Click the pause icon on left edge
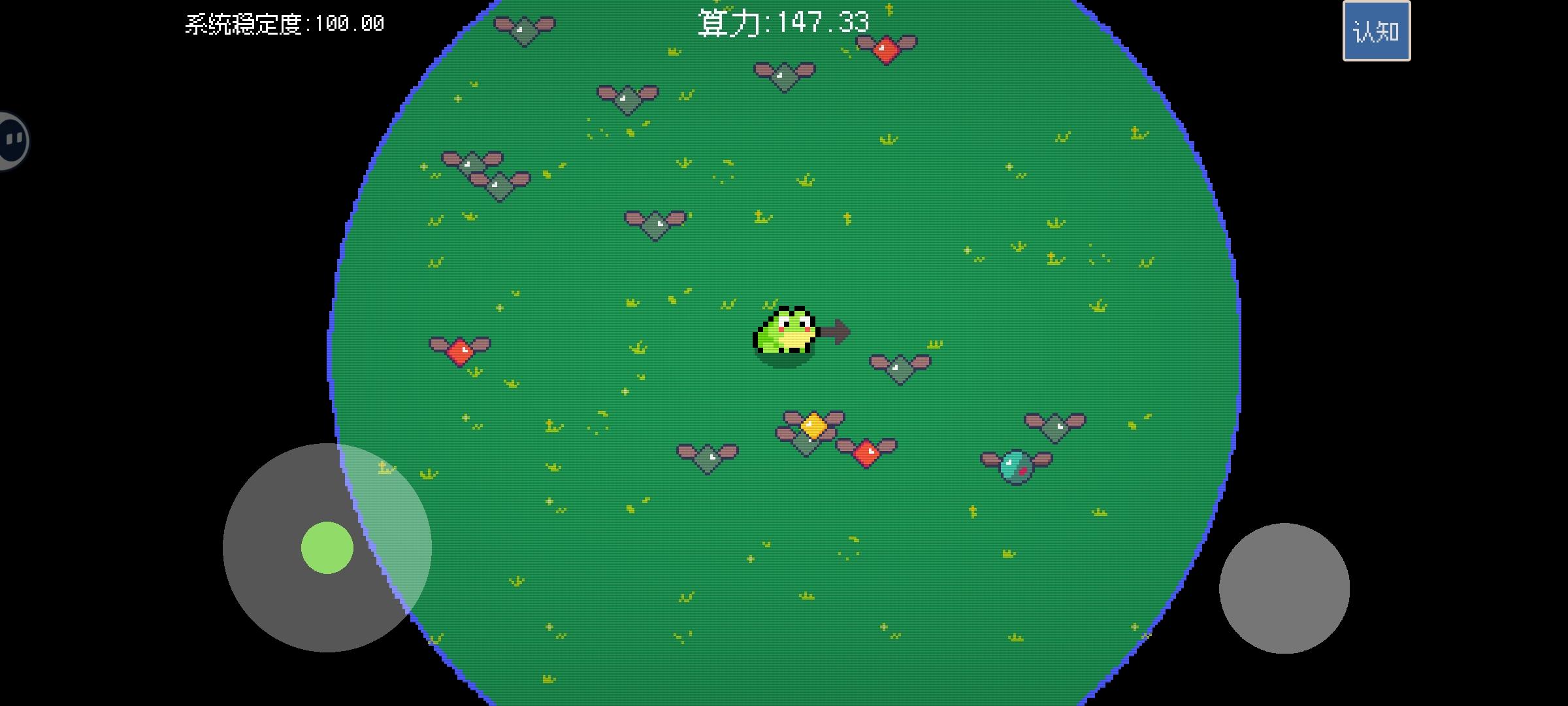 [13, 141]
